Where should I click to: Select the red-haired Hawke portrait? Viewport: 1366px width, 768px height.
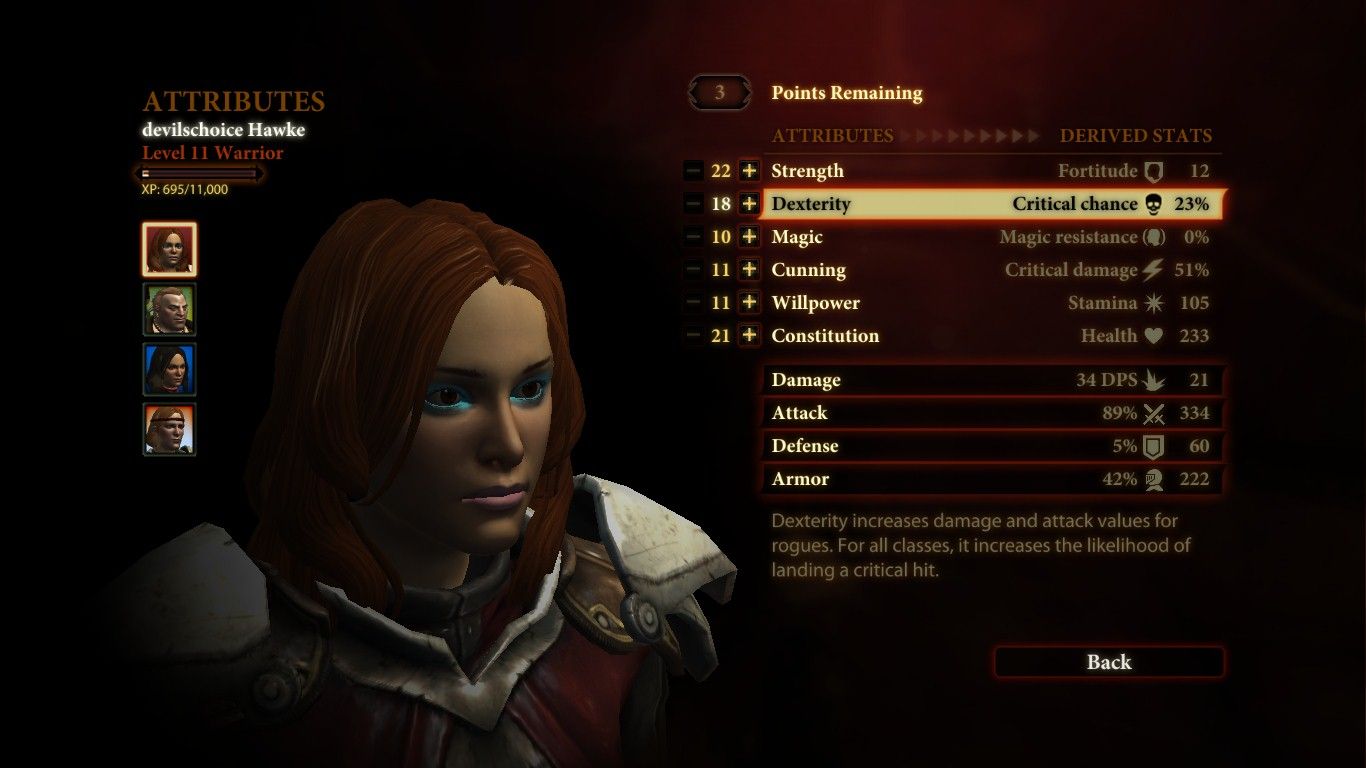(x=169, y=249)
